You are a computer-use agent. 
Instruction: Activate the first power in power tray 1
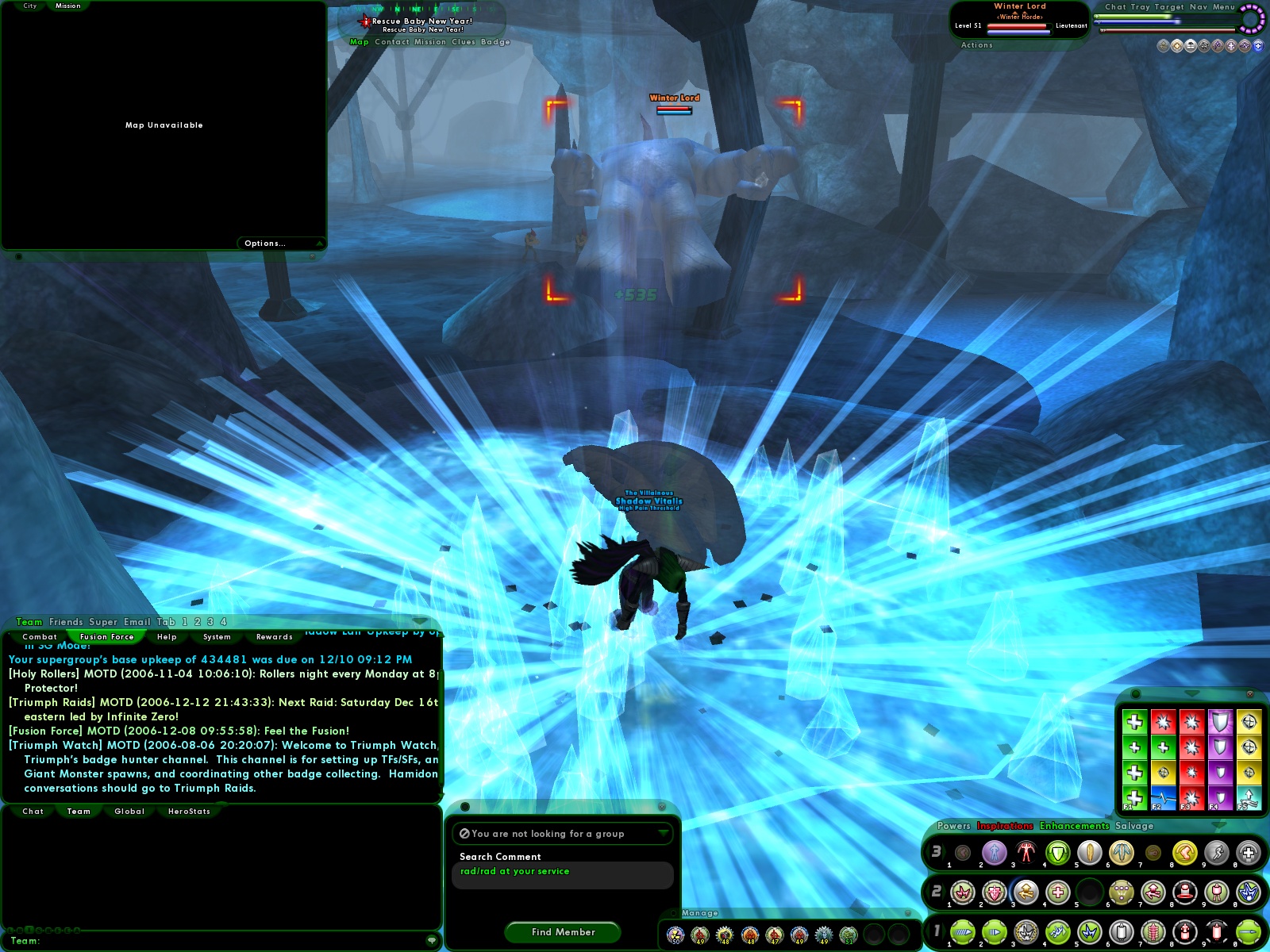coord(964,932)
